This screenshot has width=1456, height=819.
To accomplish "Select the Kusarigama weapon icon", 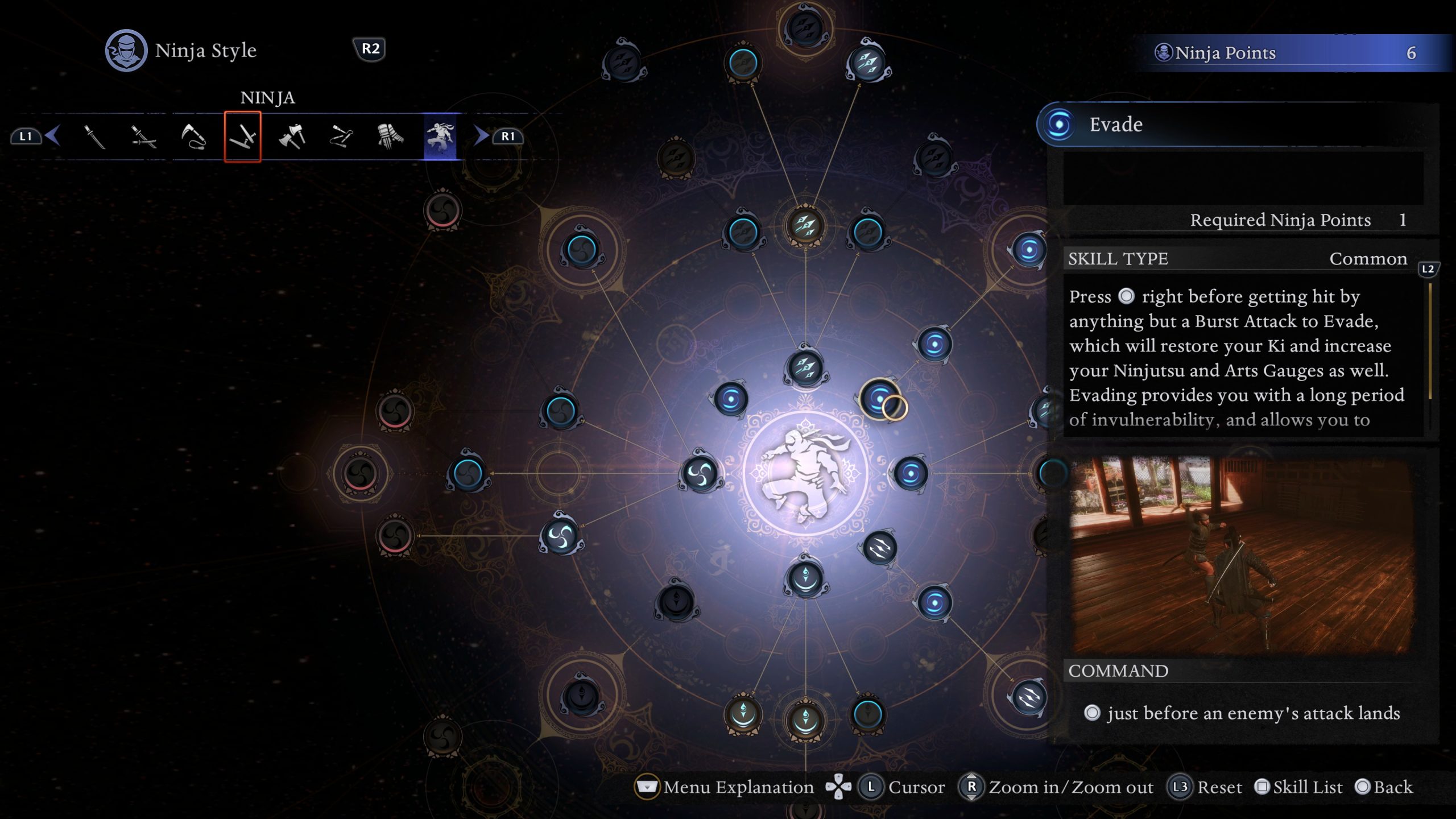I will 195,136.
